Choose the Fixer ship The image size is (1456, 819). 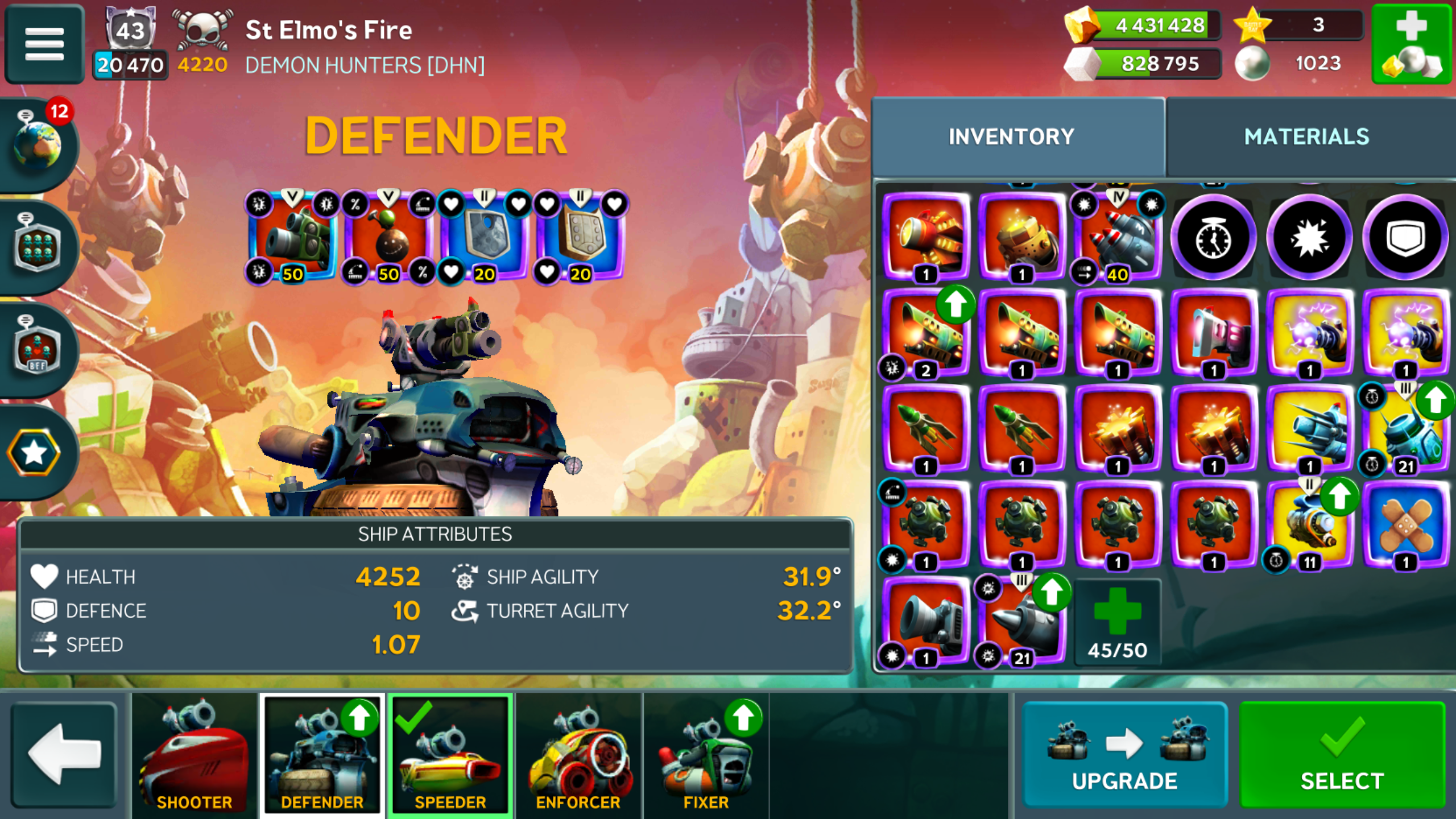coord(706,754)
